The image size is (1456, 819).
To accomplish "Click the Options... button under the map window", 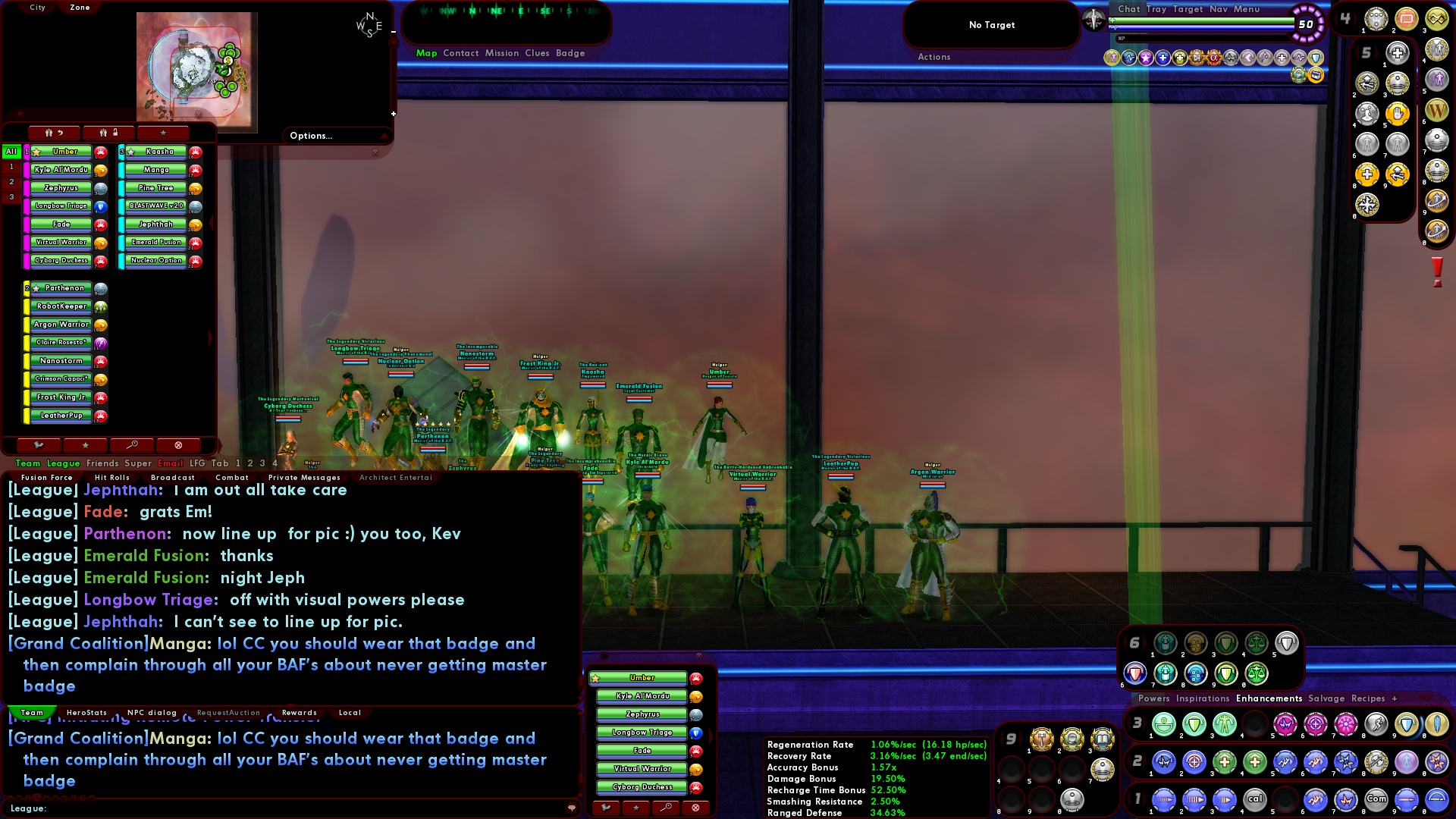I will pyautogui.click(x=311, y=136).
